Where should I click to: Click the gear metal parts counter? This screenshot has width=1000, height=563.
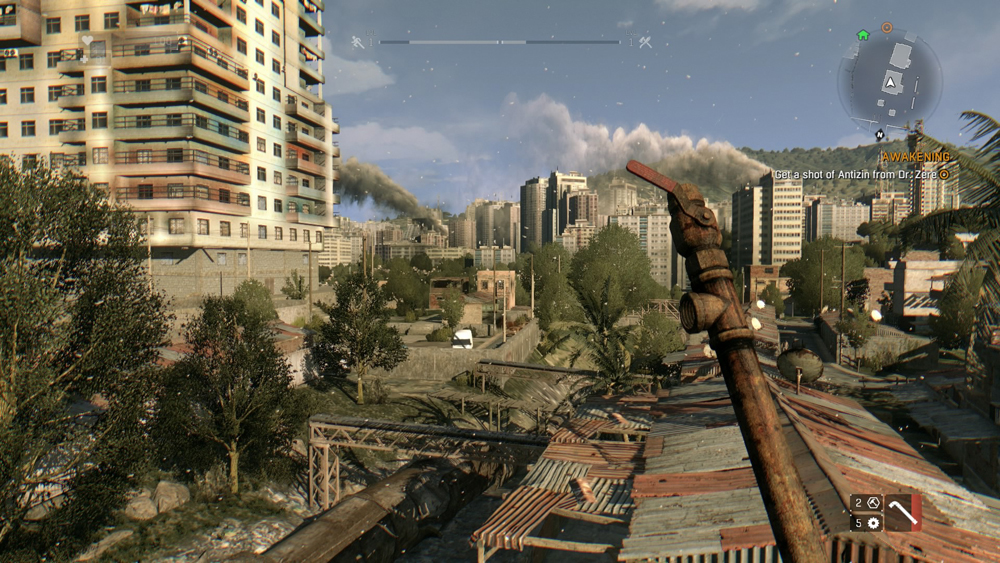(x=866, y=523)
